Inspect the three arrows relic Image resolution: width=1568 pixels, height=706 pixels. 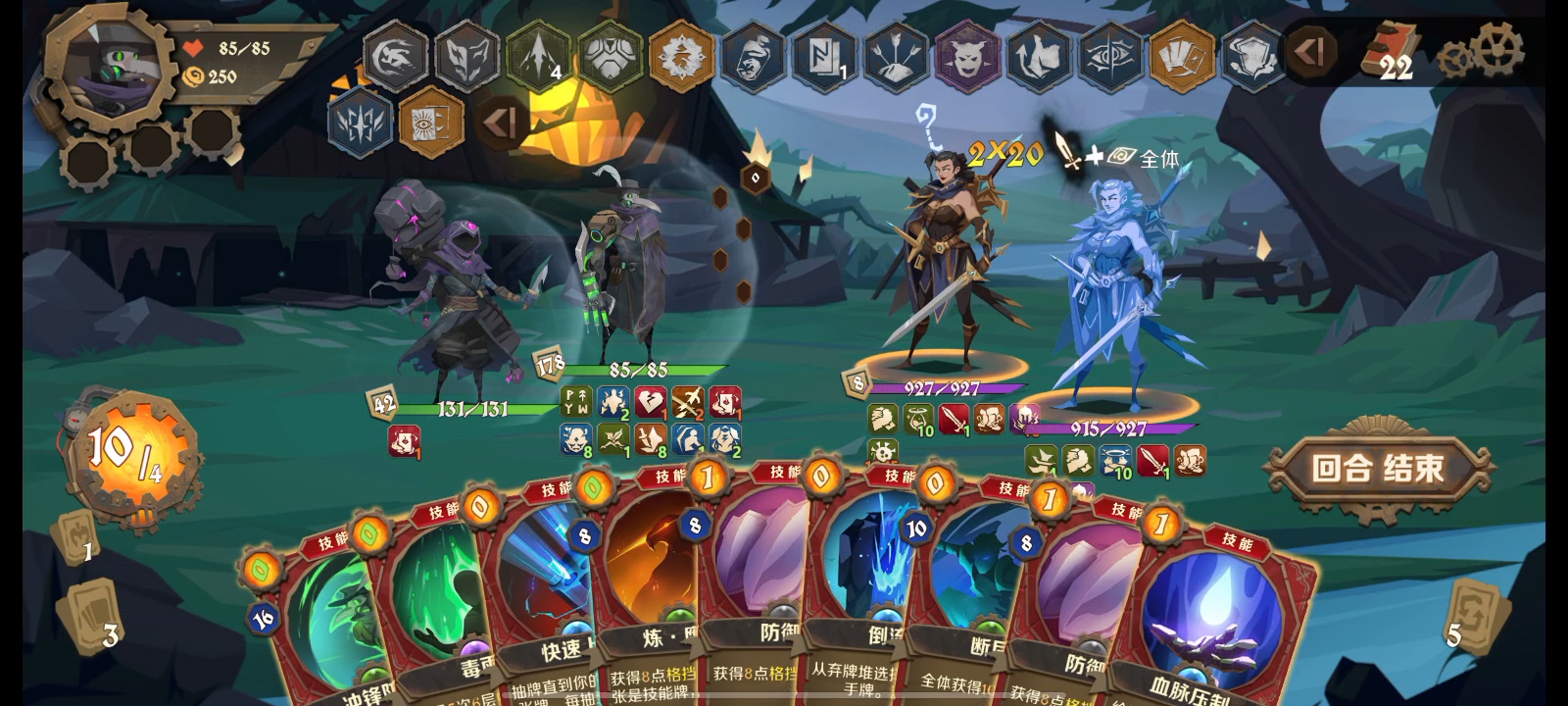click(x=896, y=57)
